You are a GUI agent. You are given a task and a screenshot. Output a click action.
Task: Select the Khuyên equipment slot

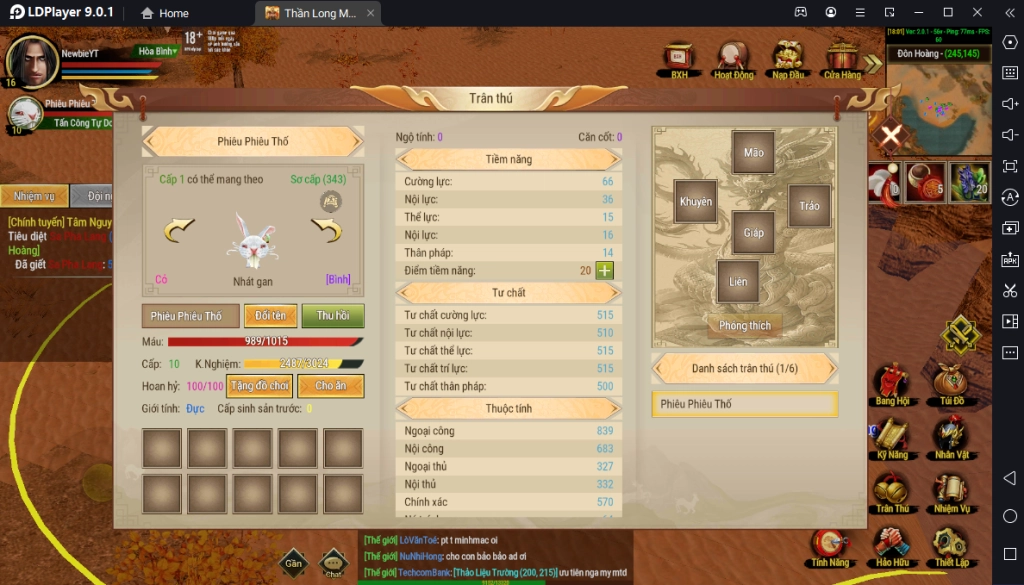(696, 202)
